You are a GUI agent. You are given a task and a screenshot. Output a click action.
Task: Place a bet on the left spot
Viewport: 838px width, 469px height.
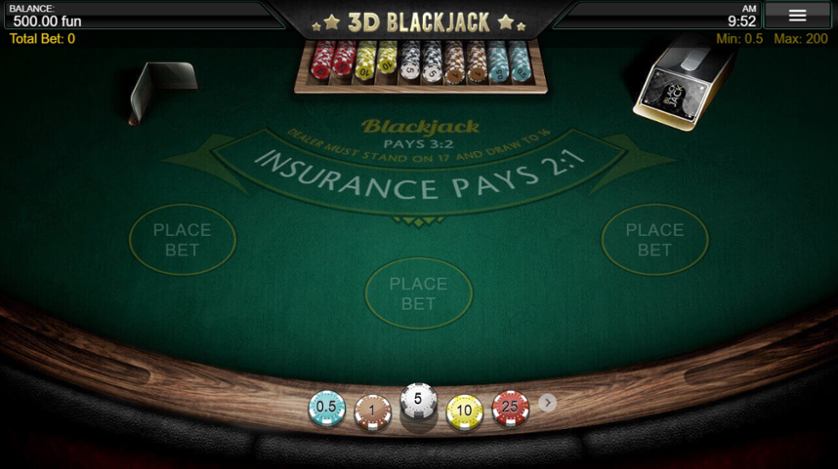point(182,240)
